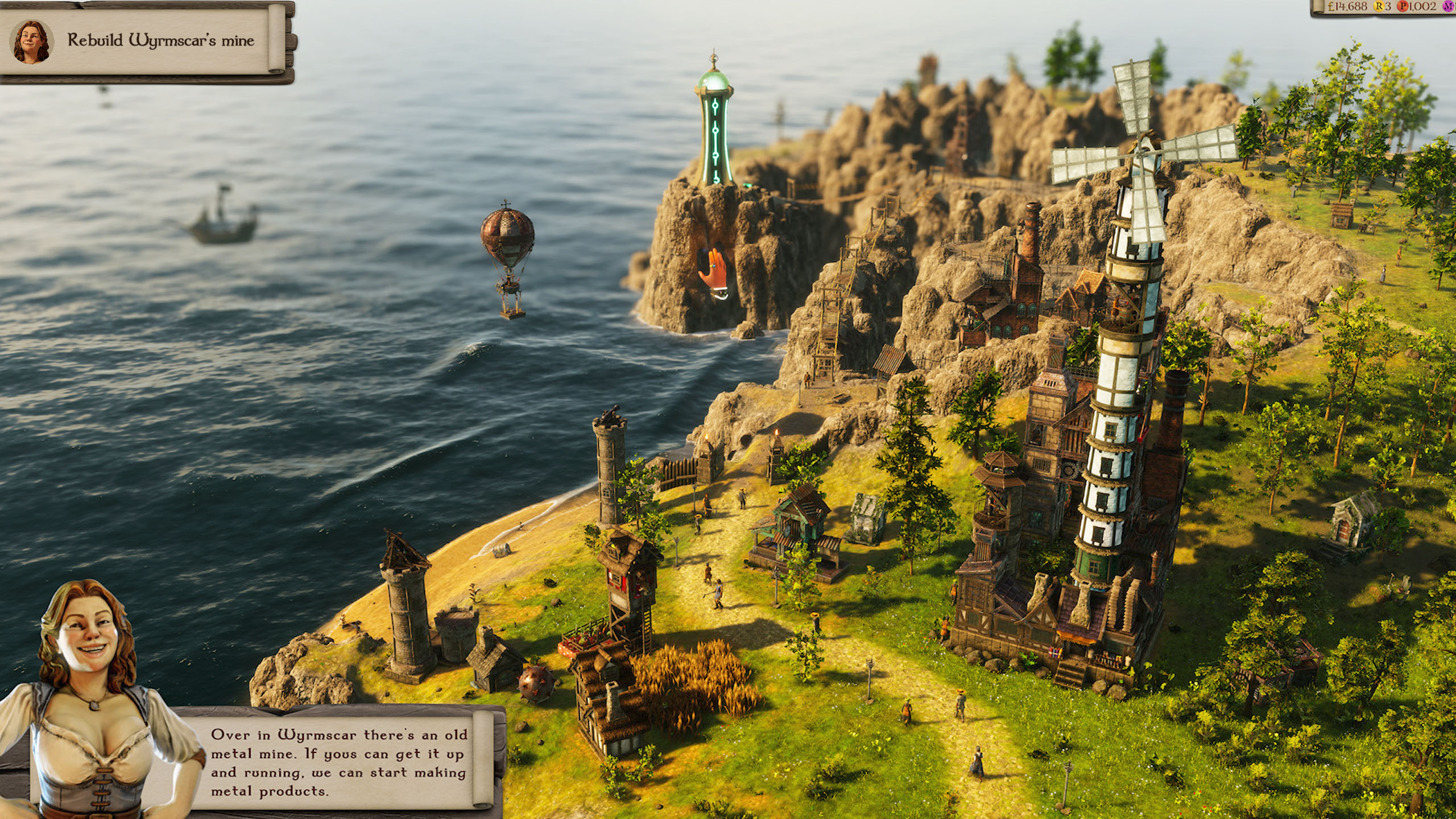
Task: Click the quest giver portrait on the banner
Action: [x=31, y=40]
